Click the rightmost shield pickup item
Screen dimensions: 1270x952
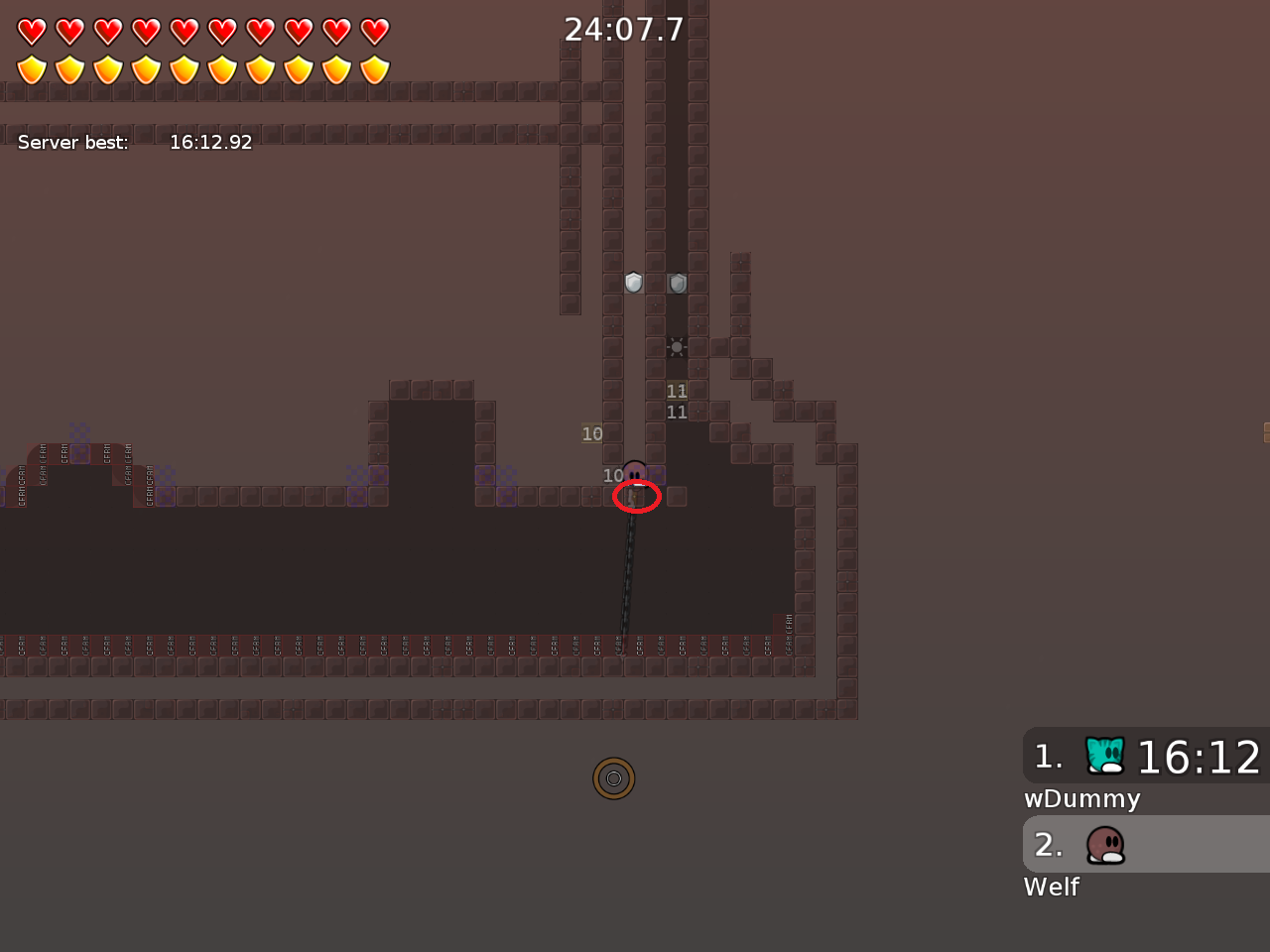677,283
